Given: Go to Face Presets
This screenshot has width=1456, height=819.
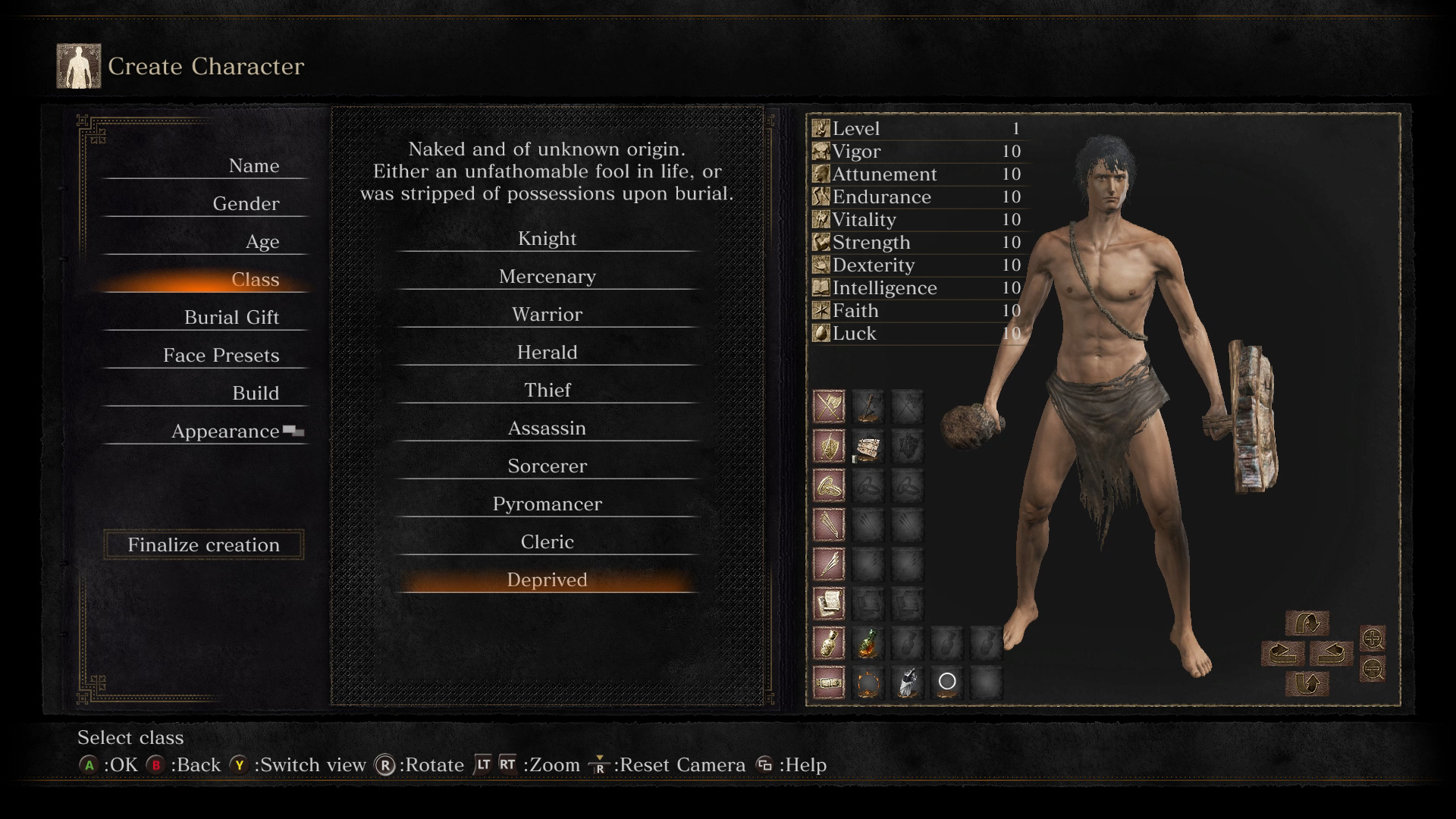Looking at the screenshot, I should (221, 356).
